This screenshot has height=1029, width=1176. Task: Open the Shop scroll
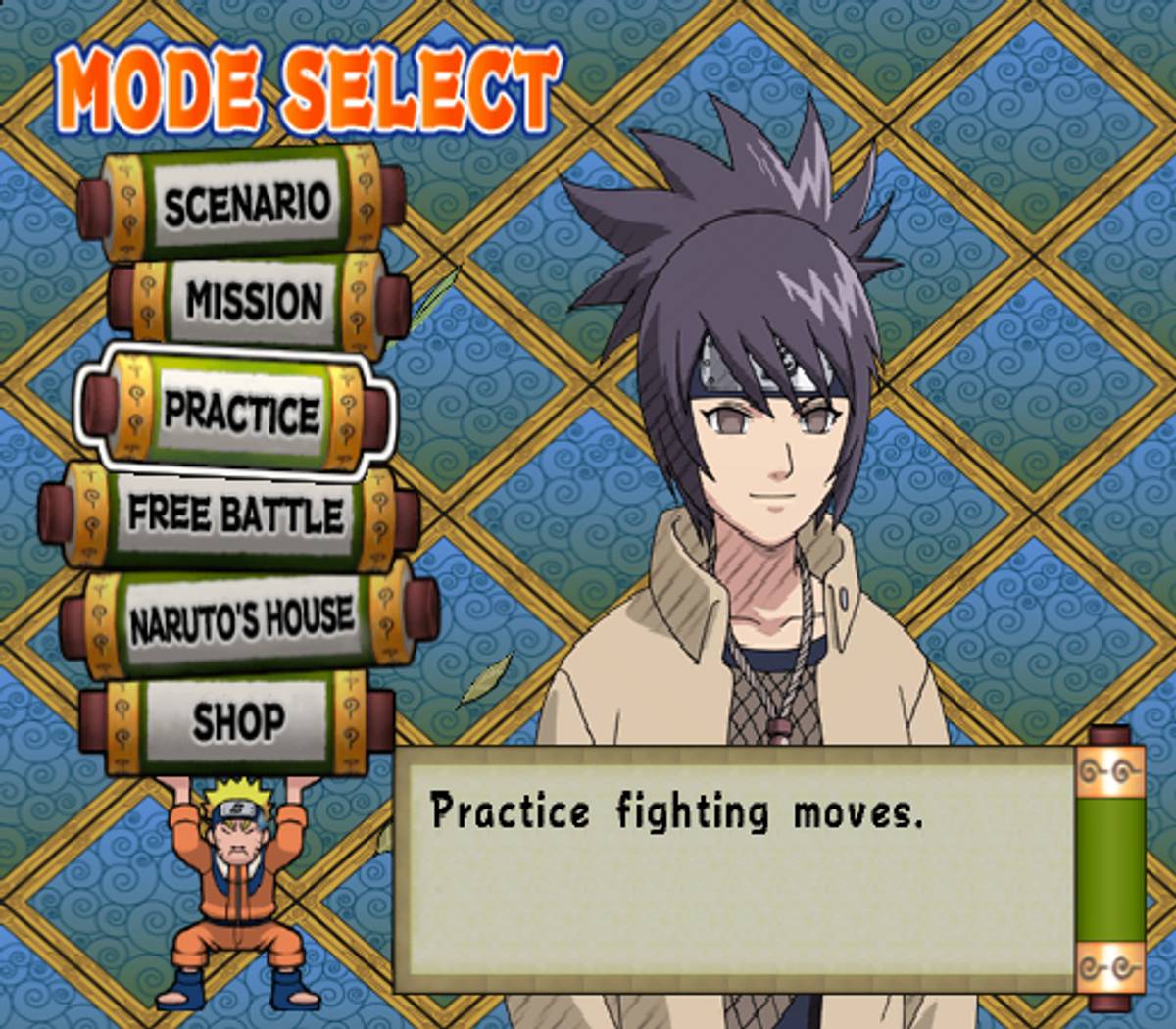point(238,722)
